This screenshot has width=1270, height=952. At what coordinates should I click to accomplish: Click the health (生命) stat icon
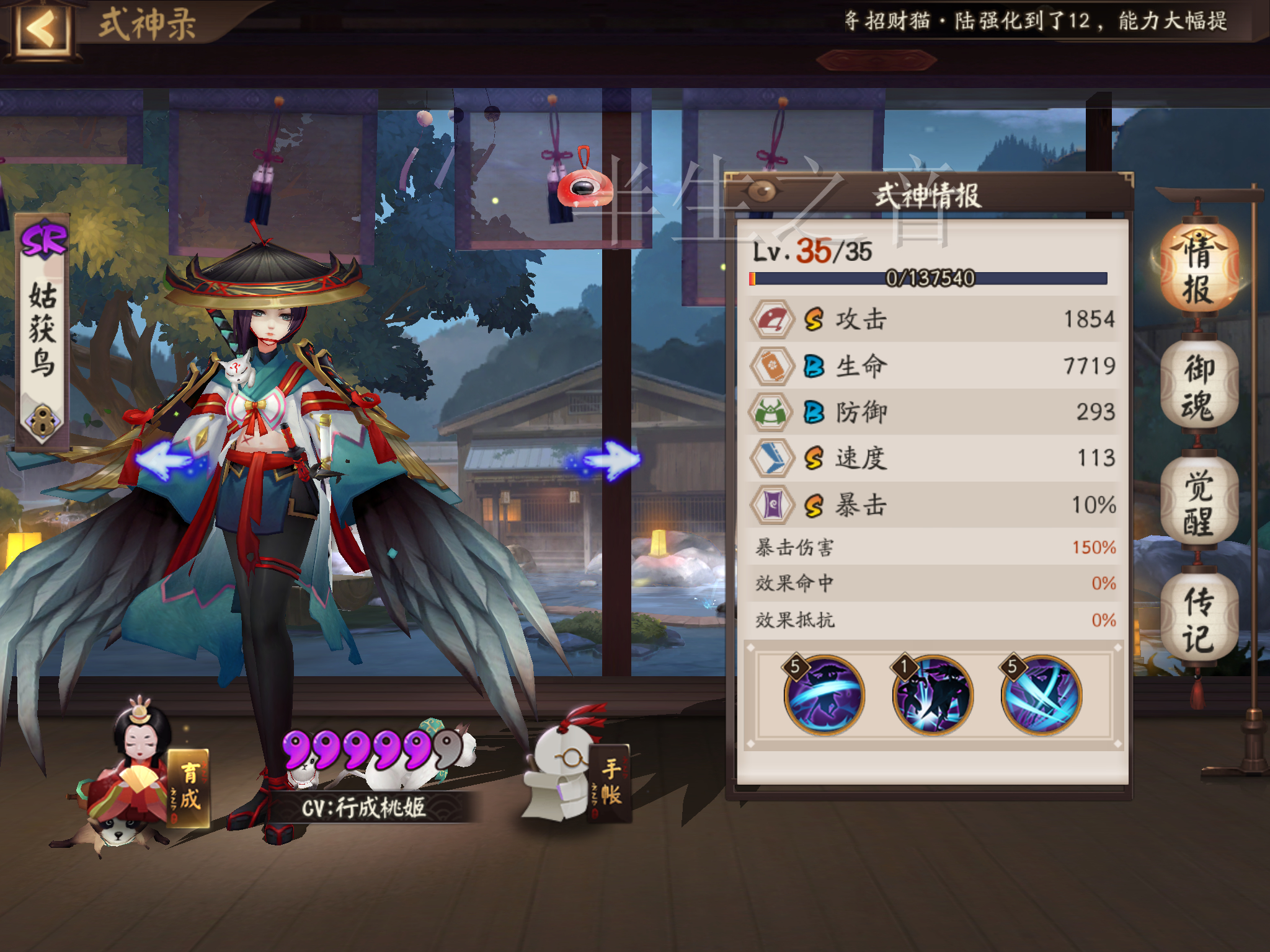click(771, 367)
